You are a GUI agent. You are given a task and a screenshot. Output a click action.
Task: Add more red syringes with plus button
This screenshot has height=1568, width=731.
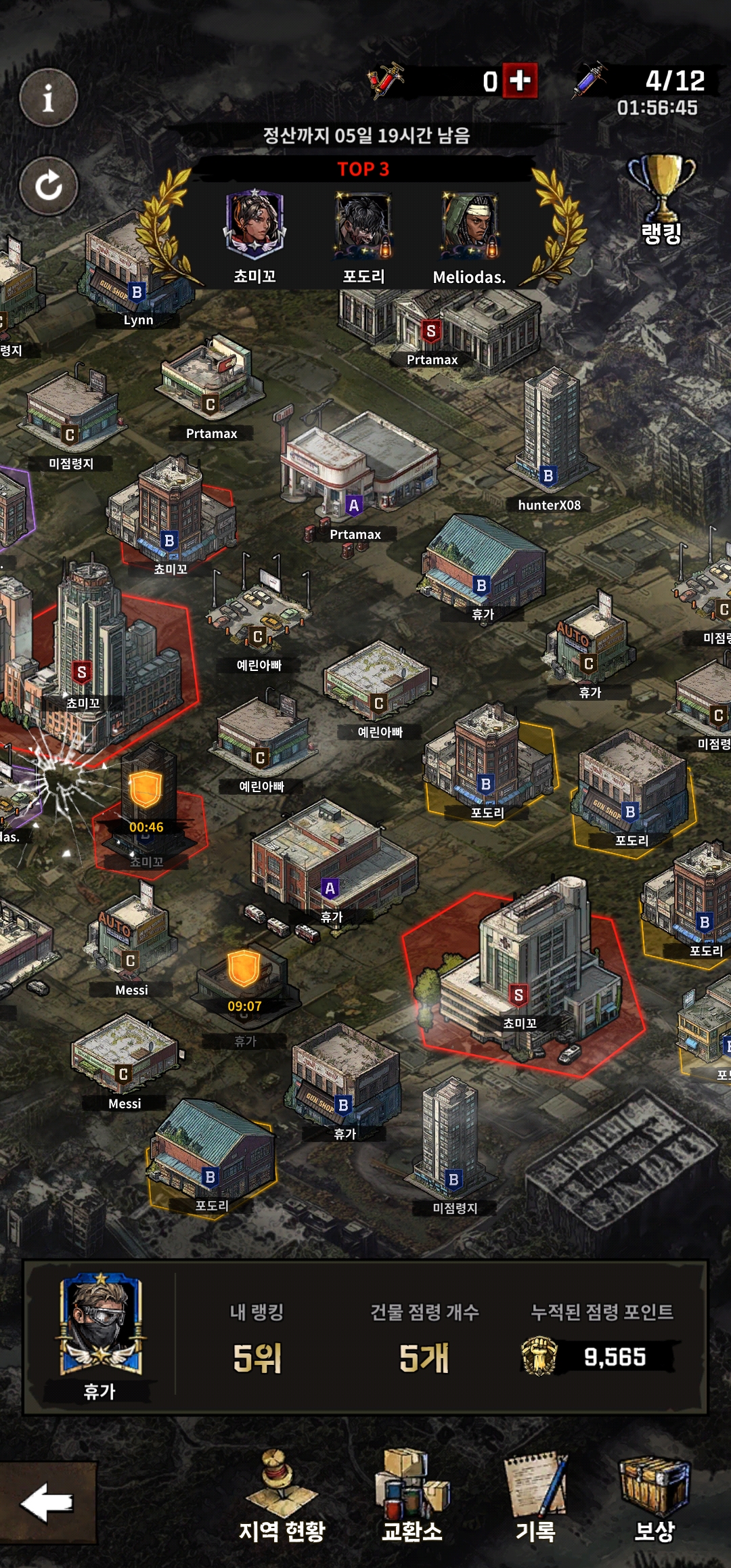(x=520, y=81)
